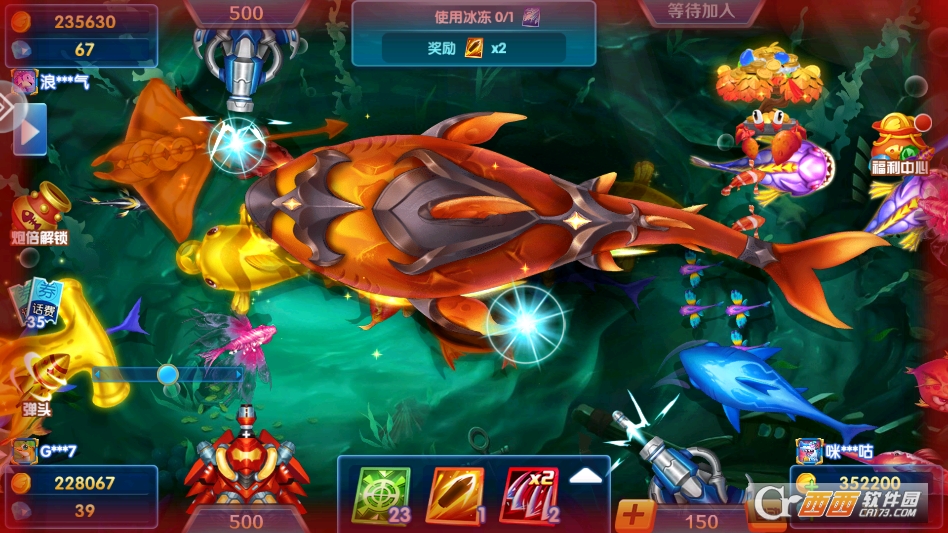Click the 等待加入 waiting-to-join seat
The height and width of the screenshot is (533, 948).
701,12
